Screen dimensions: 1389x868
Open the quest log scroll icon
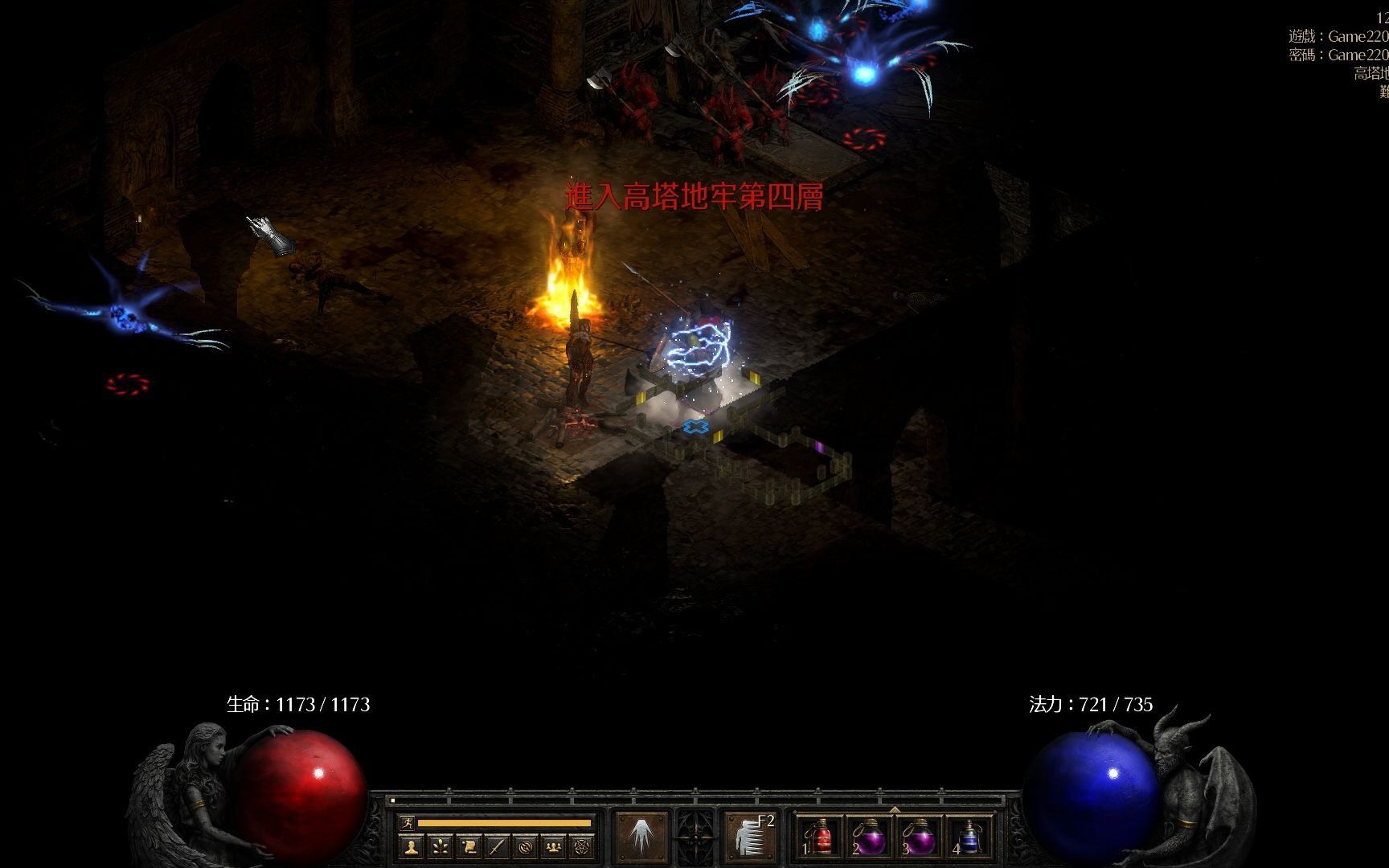[469, 846]
